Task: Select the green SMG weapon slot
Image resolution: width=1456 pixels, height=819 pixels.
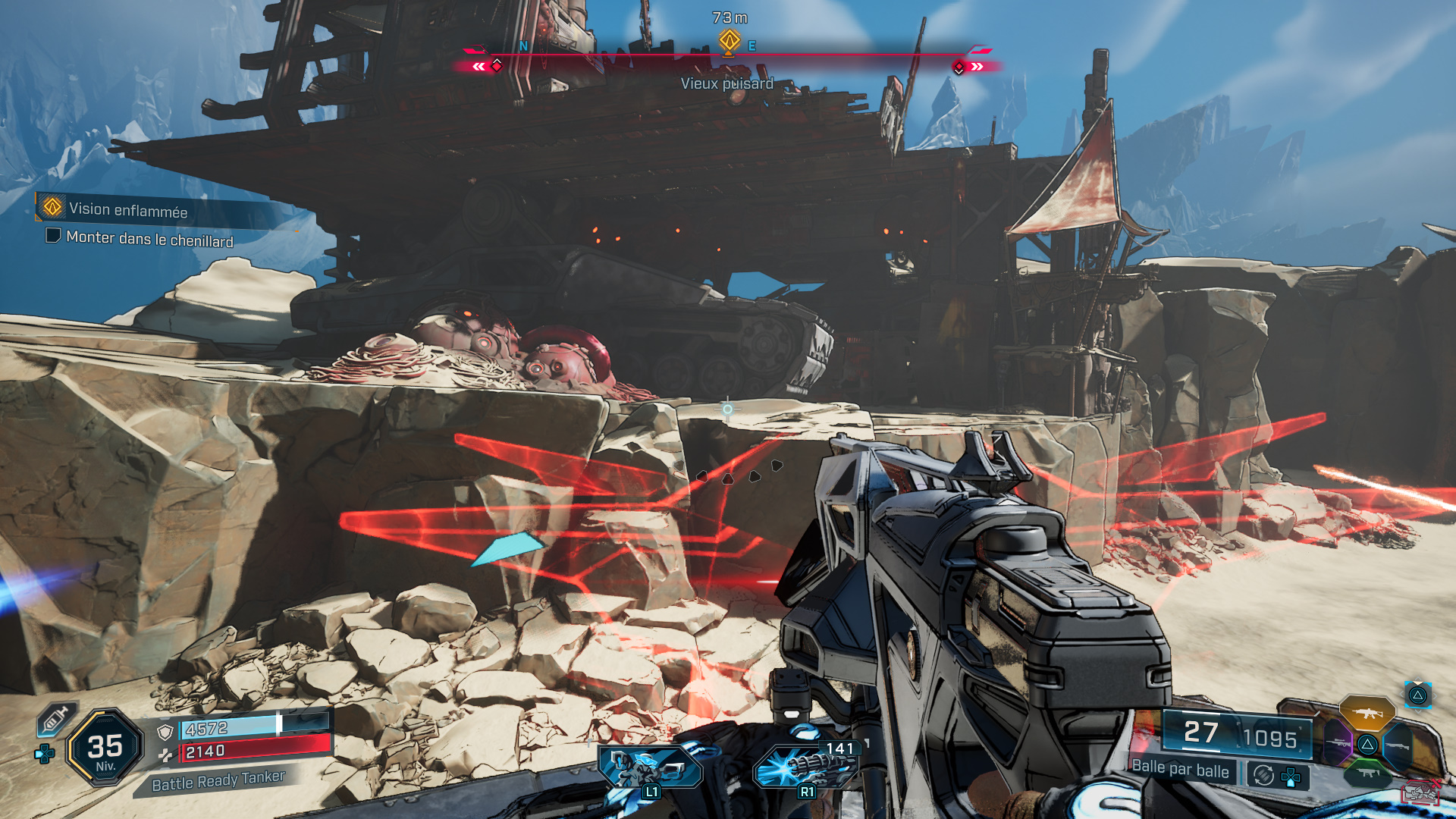Action: click(1367, 773)
